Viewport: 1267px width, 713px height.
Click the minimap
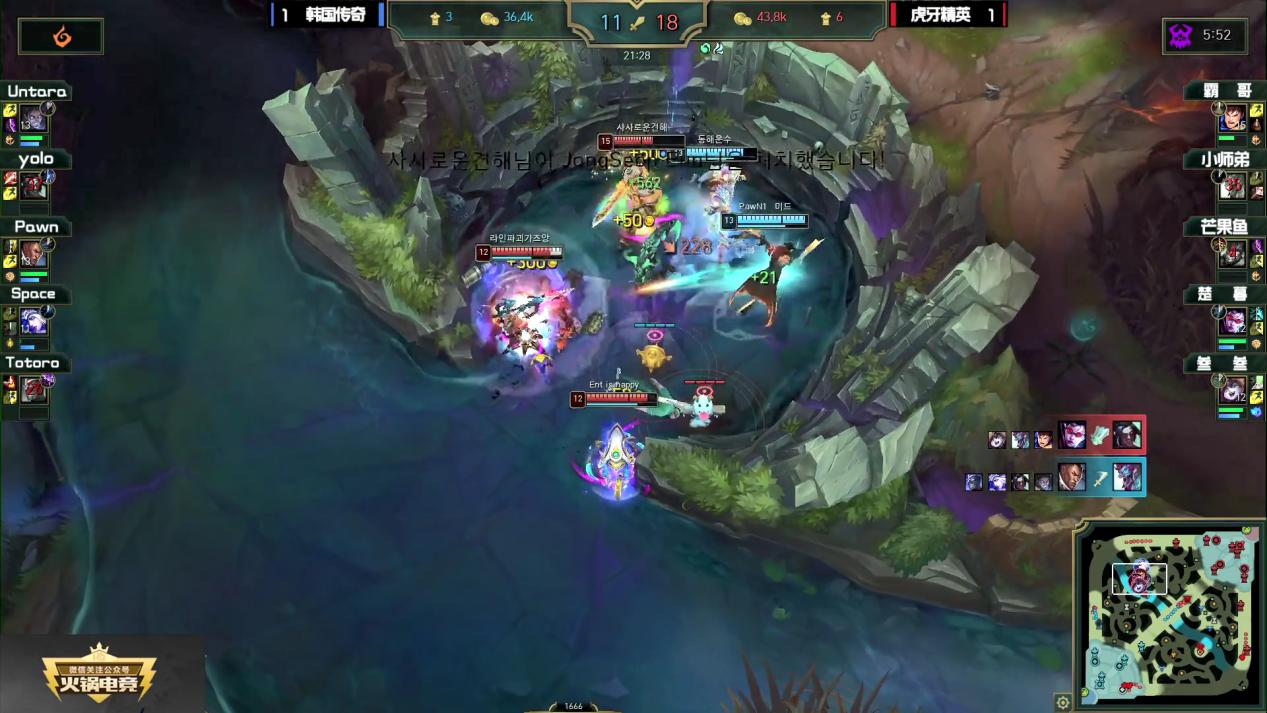[1168, 612]
